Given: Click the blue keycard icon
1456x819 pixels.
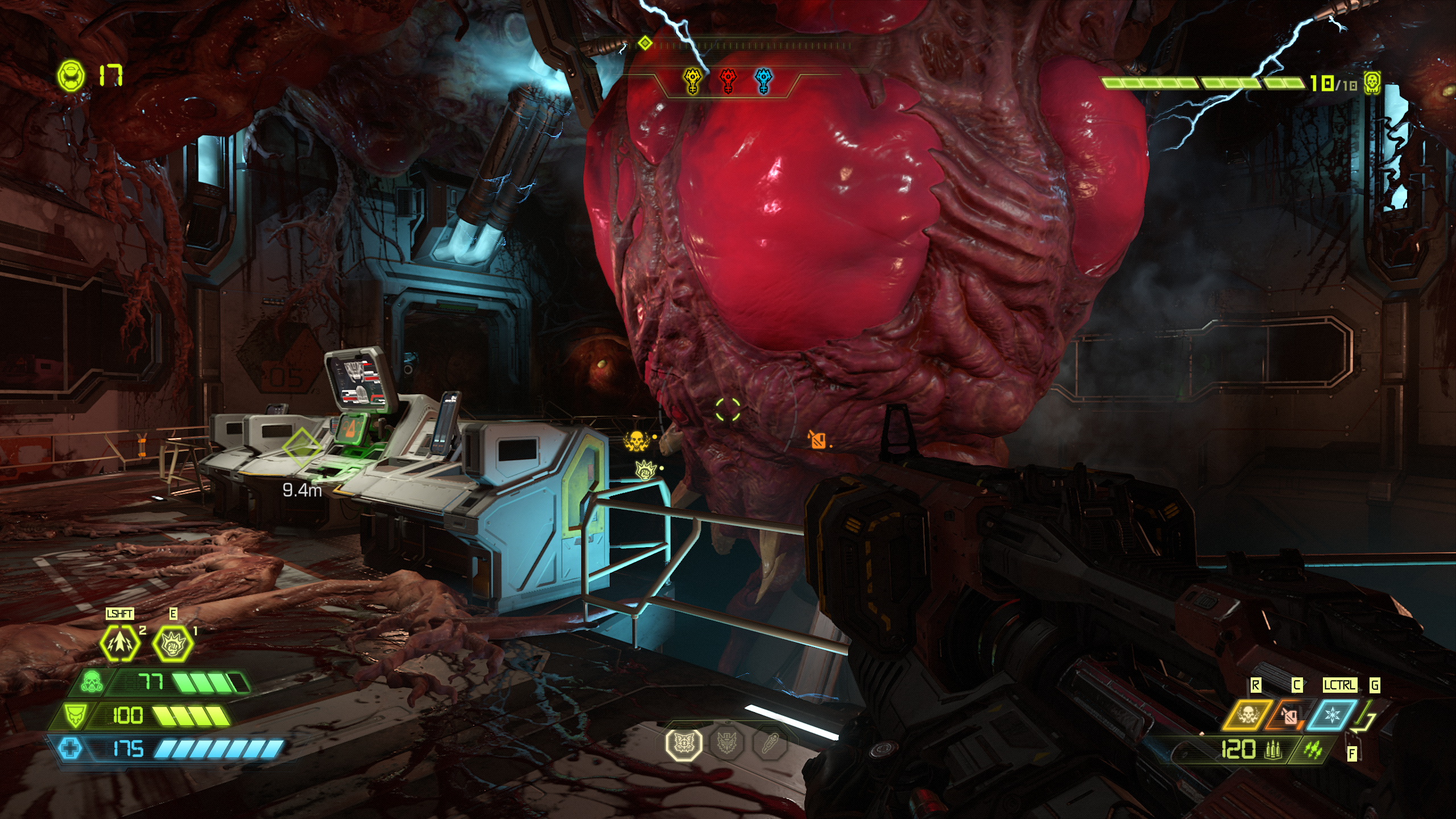Looking at the screenshot, I should [764, 81].
